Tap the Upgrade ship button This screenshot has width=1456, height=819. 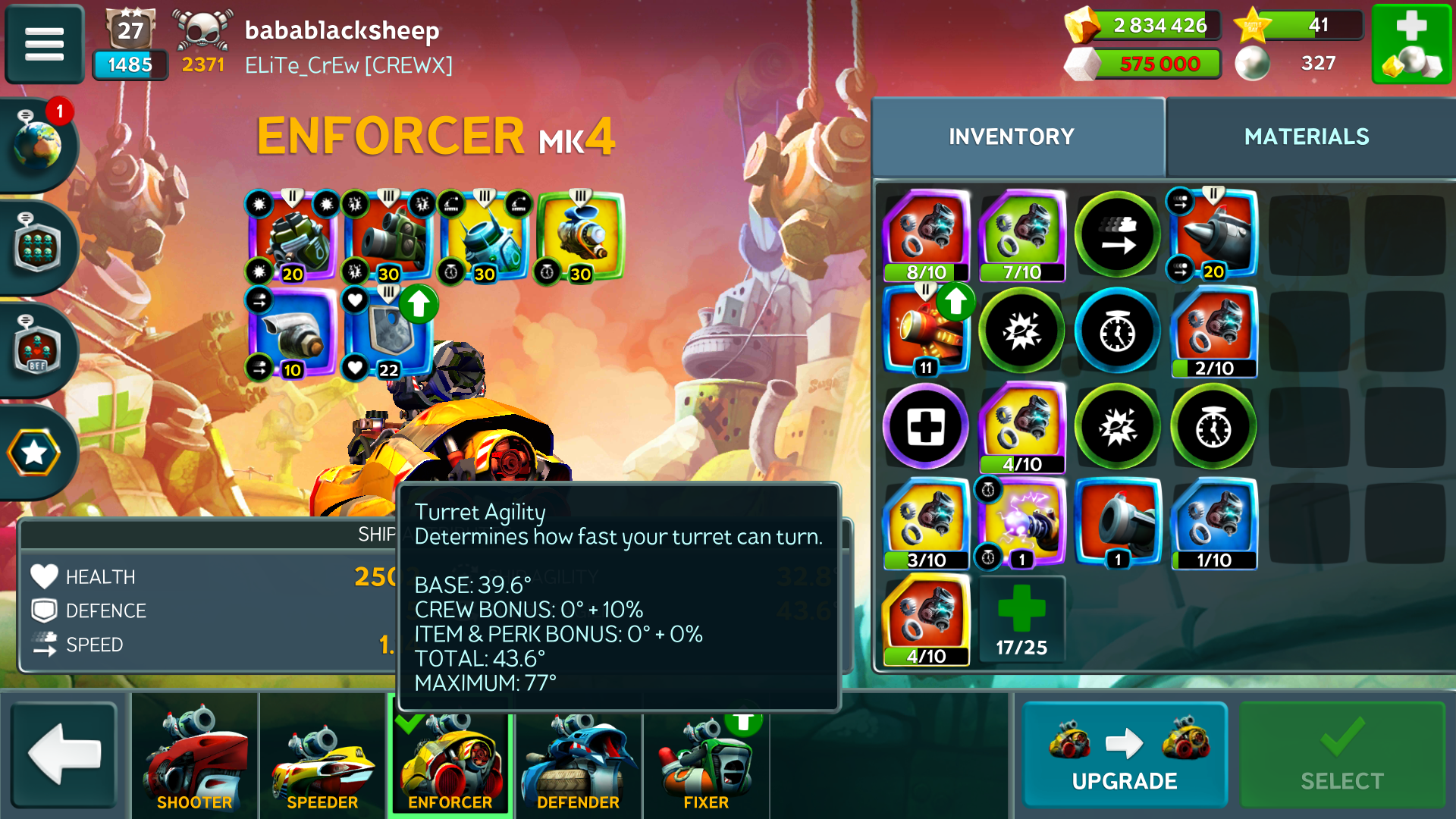[1124, 755]
